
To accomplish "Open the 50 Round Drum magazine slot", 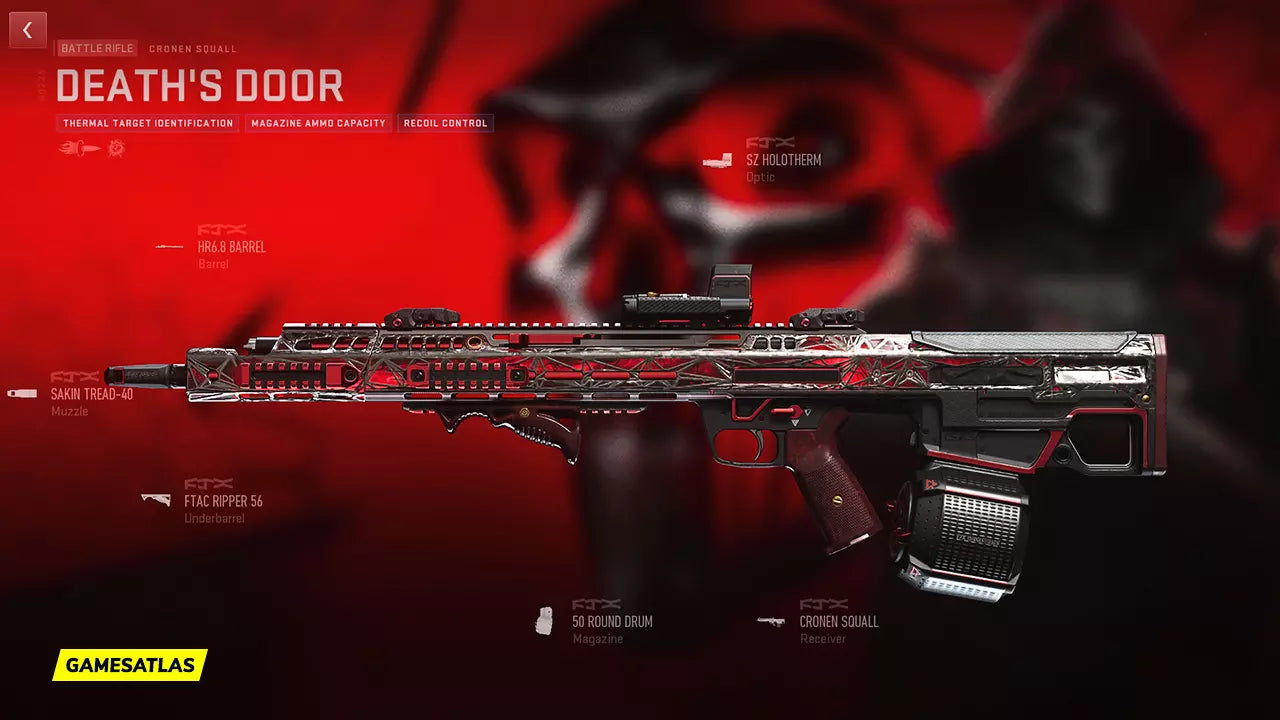I will (611, 621).
